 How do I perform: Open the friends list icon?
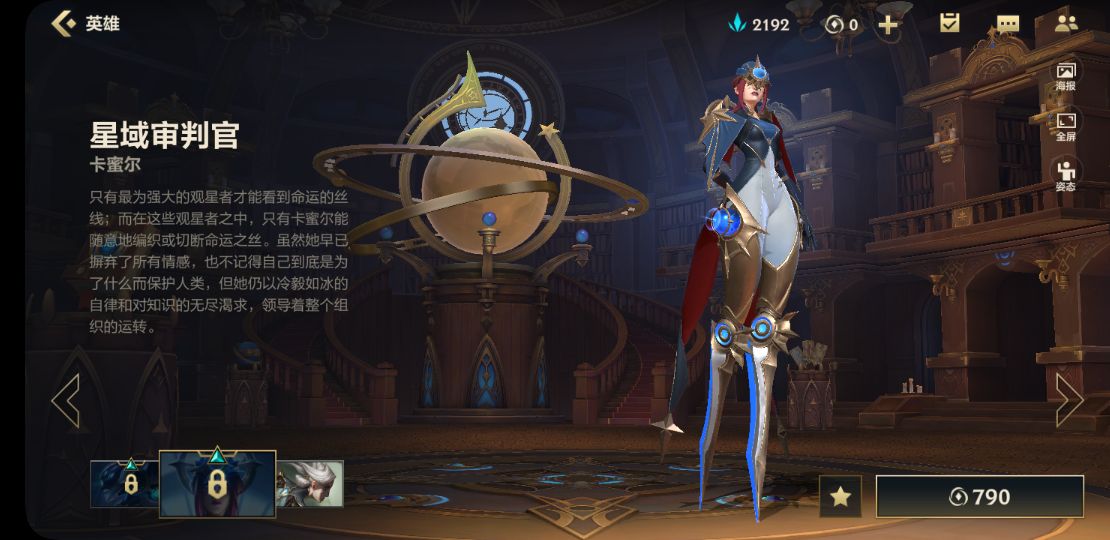click(1066, 23)
